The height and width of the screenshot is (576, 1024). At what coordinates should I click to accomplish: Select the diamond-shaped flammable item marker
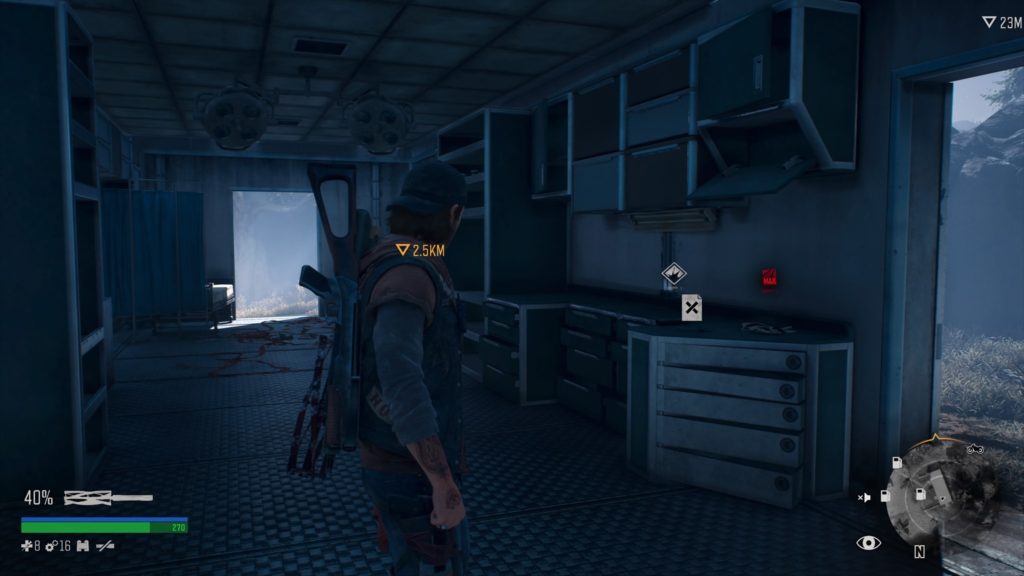pos(673,272)
